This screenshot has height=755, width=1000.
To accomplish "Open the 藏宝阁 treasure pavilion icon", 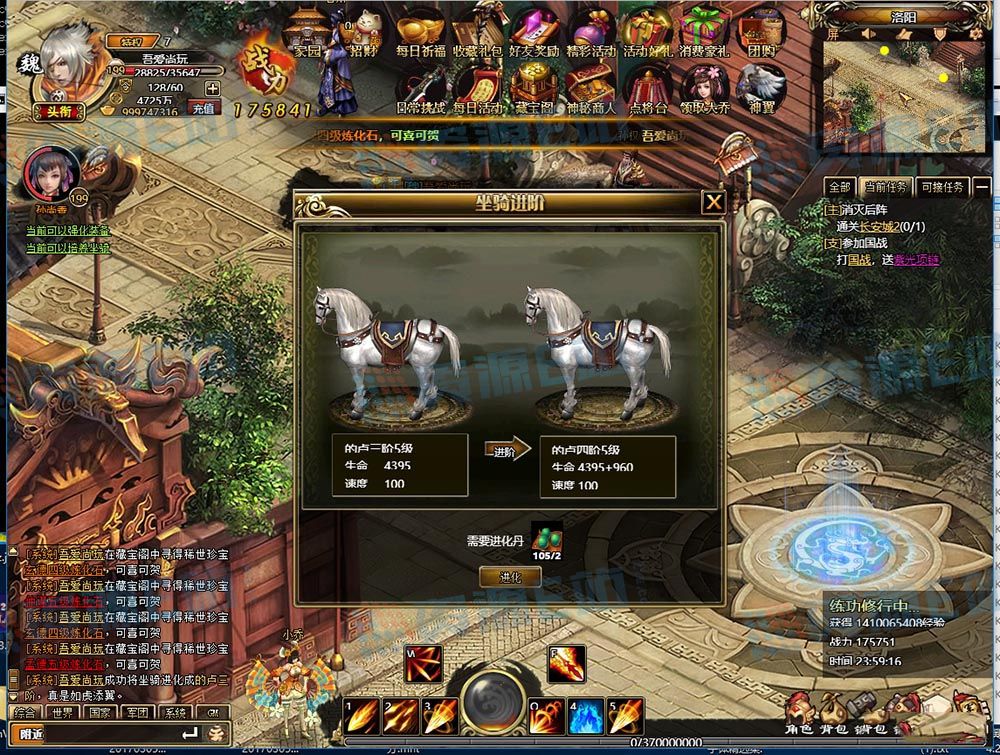I will click(534, 88).
